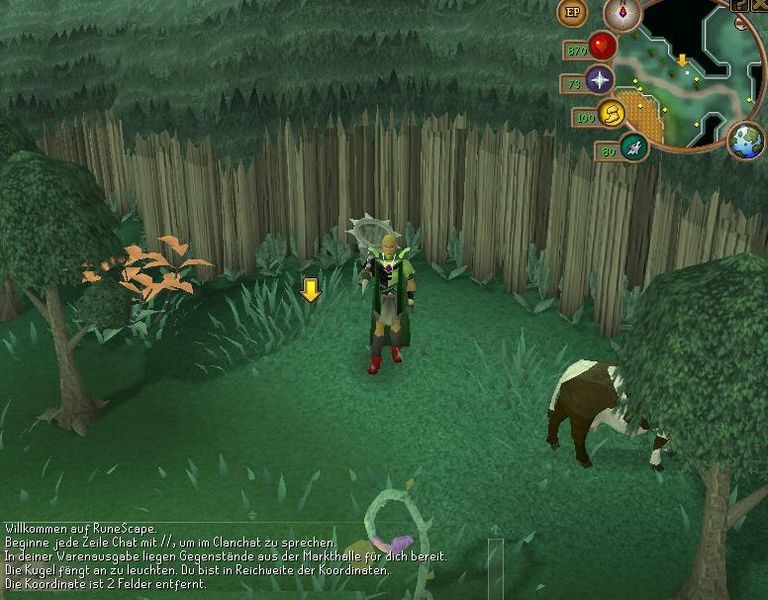Toggle the prayer star orb
Viewport: 768px width, 600px height.
599,80
